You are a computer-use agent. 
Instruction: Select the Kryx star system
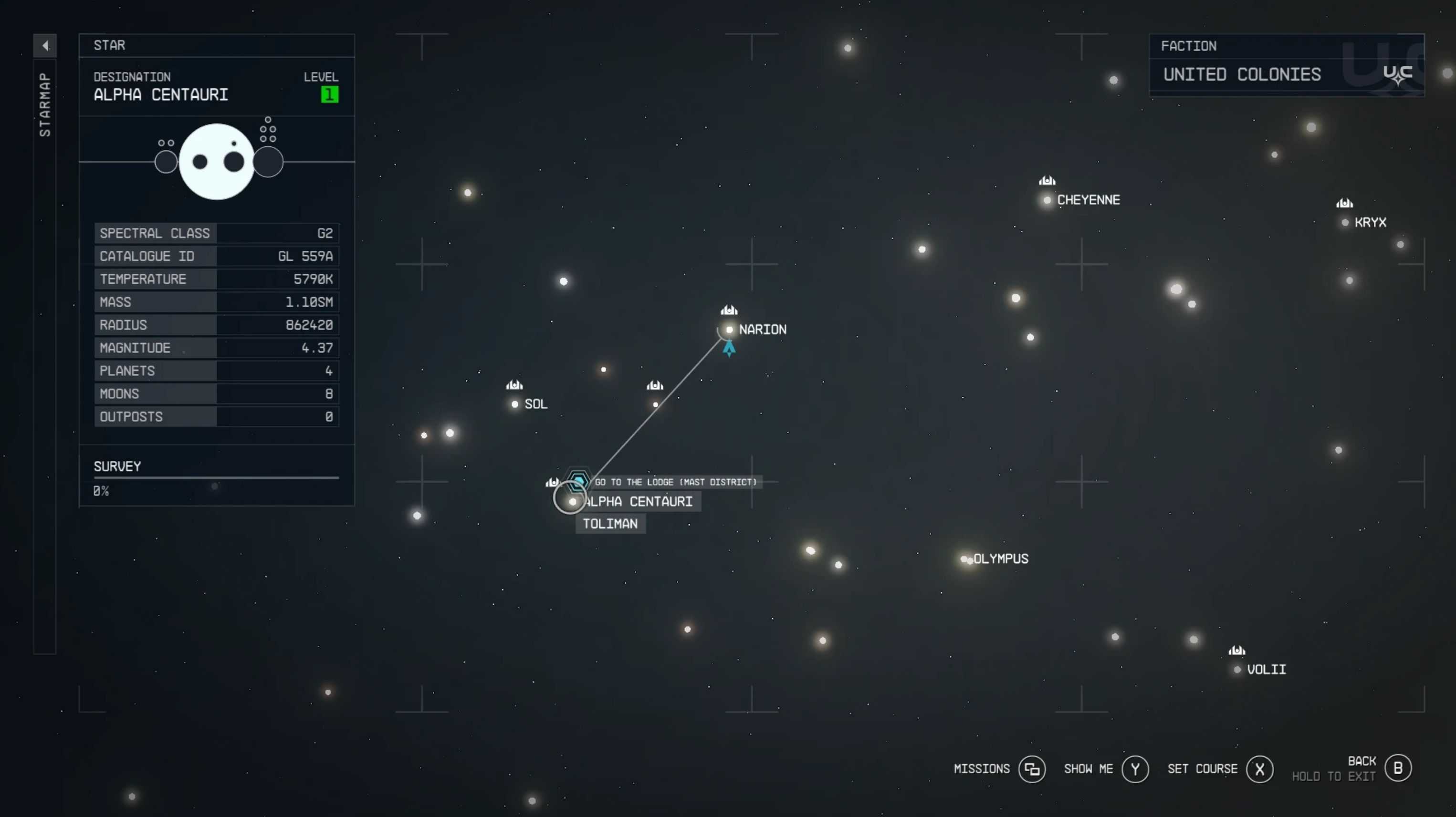[x=1345, y=222]
